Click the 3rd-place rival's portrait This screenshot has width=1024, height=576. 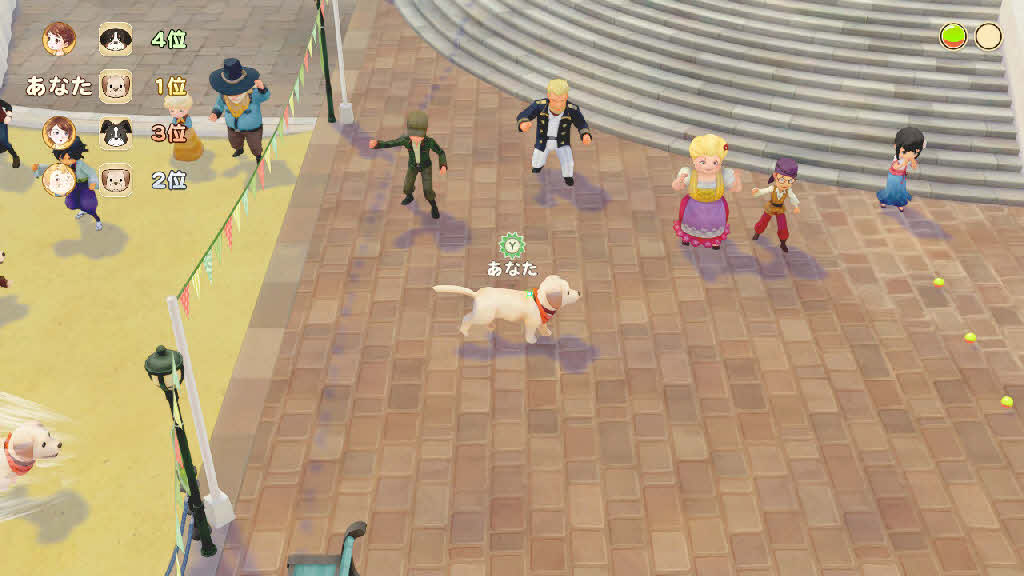pyautogui.click(x=59, y=132)
